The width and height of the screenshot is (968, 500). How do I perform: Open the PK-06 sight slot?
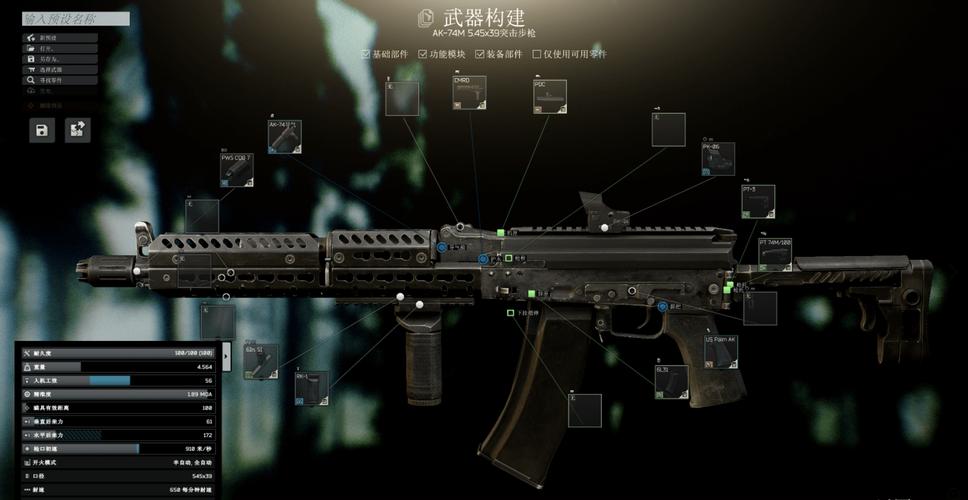(x=717, y=160)
